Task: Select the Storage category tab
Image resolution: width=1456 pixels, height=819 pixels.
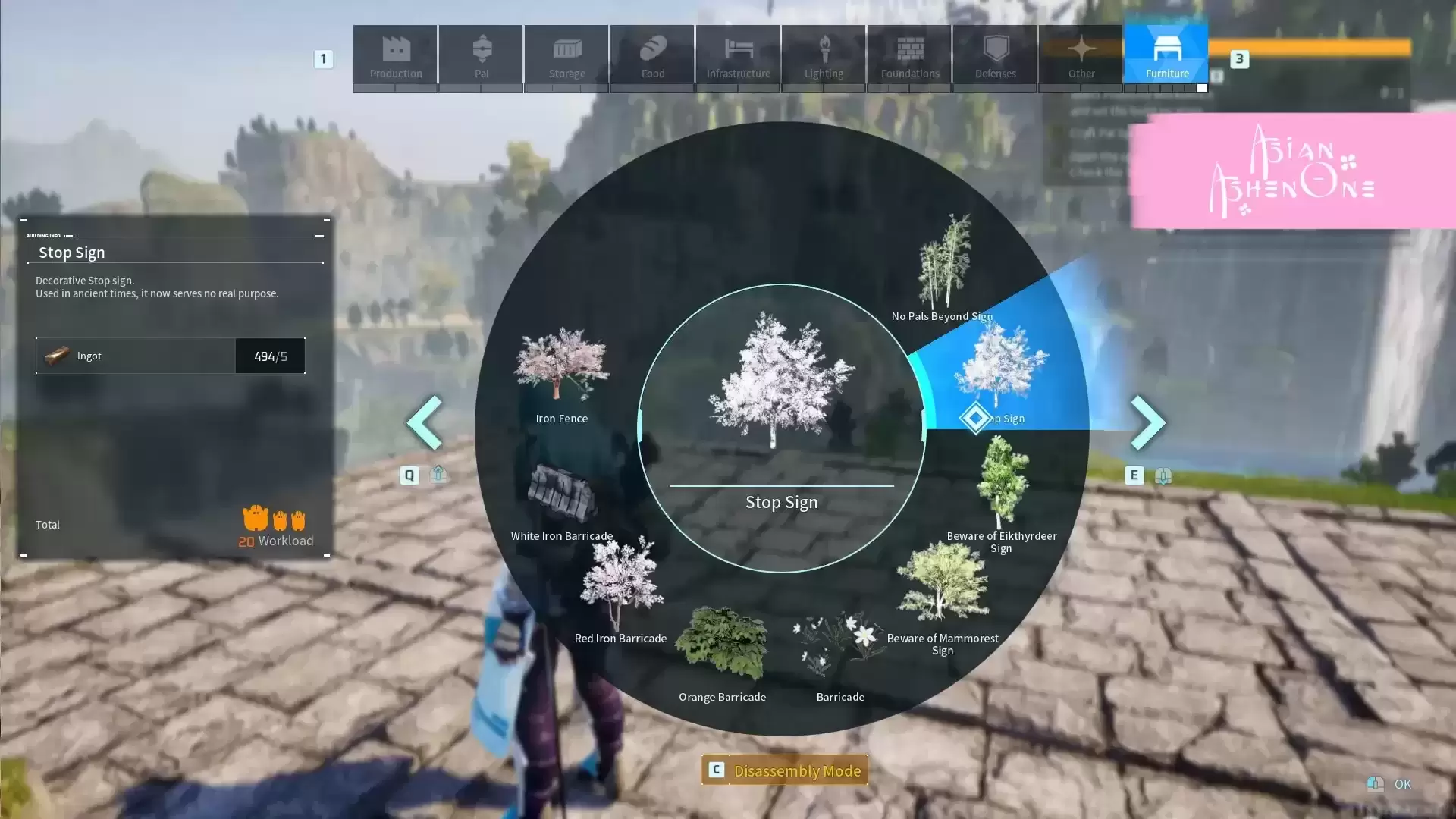Action: click(x=566, y=54)
